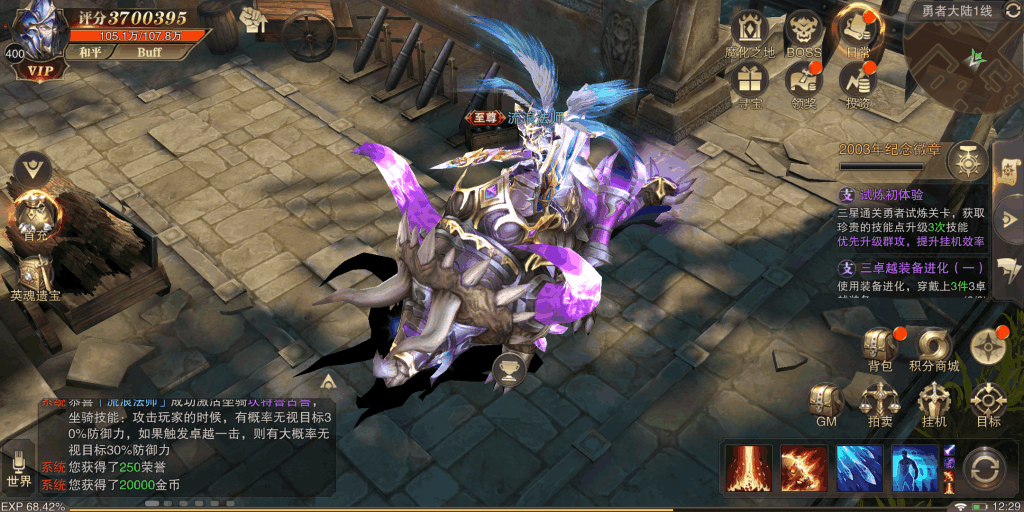Open the 投资 investment icon

(x=858, y=81)
